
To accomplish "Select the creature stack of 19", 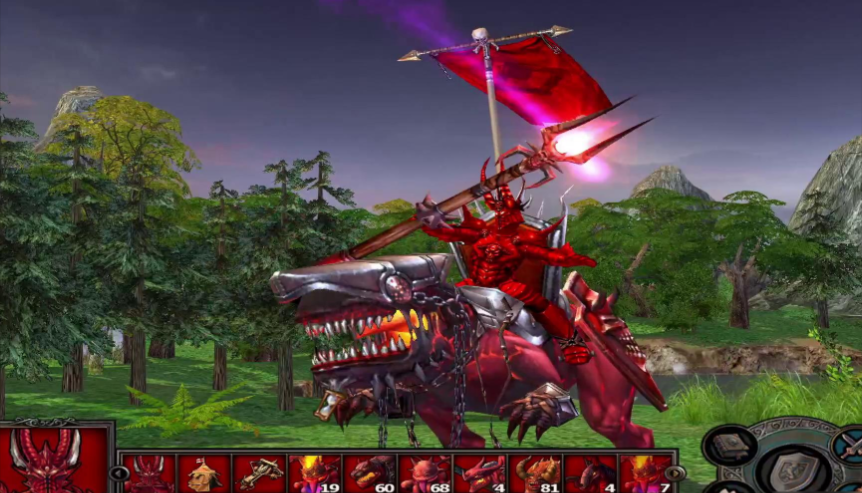I will [314, 474].
